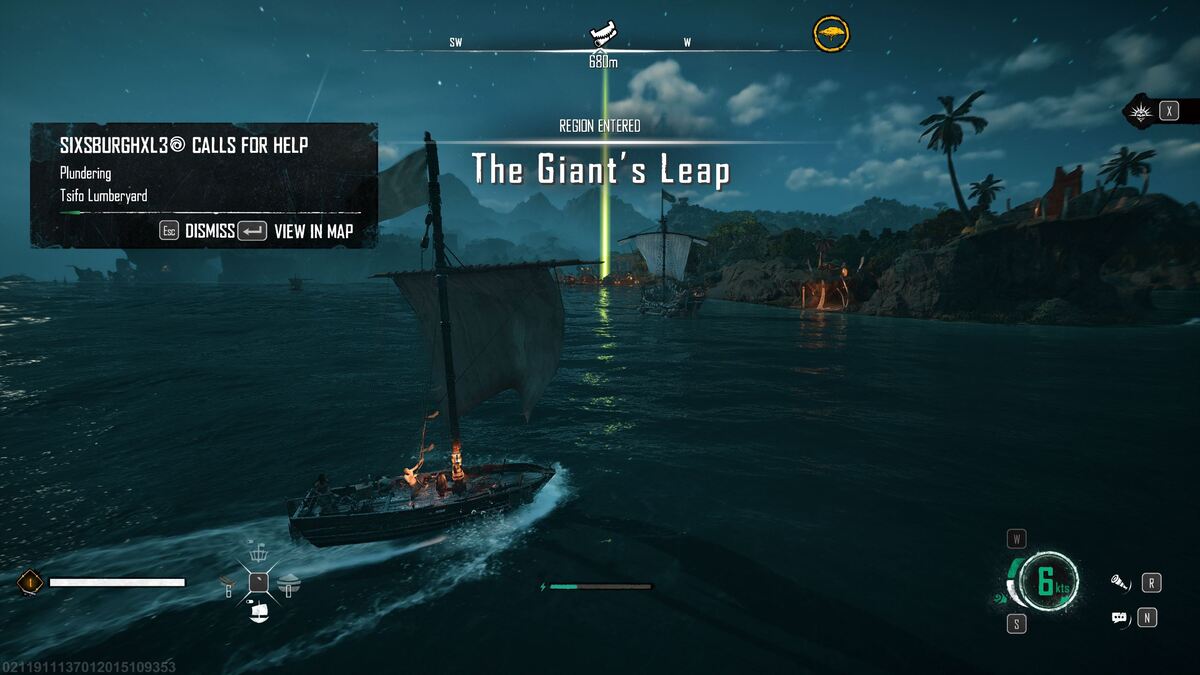
Task: Open the spiked skull panel
Action: point(1141,111)
